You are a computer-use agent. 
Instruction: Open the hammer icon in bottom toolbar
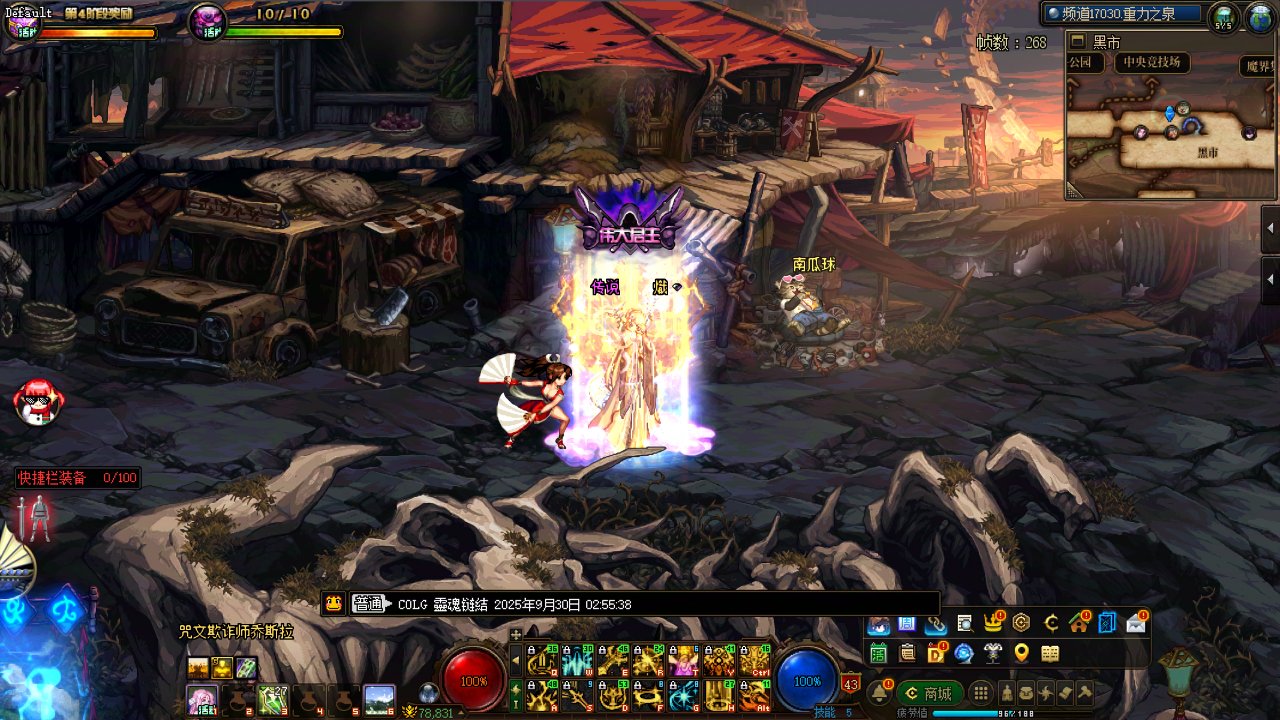(x=1083, y=693)
